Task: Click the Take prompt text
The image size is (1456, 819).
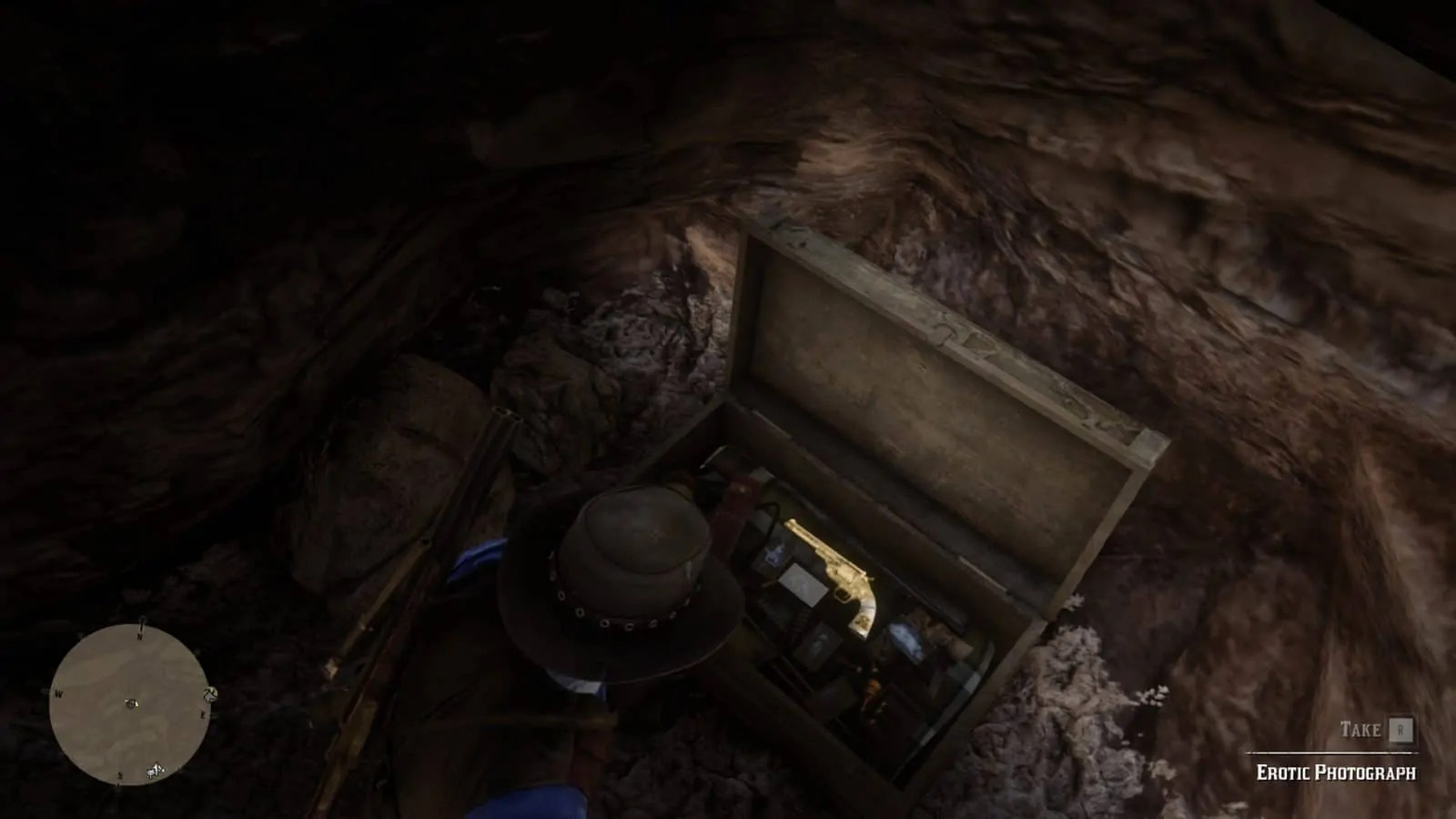Action: click(1359, 730)
